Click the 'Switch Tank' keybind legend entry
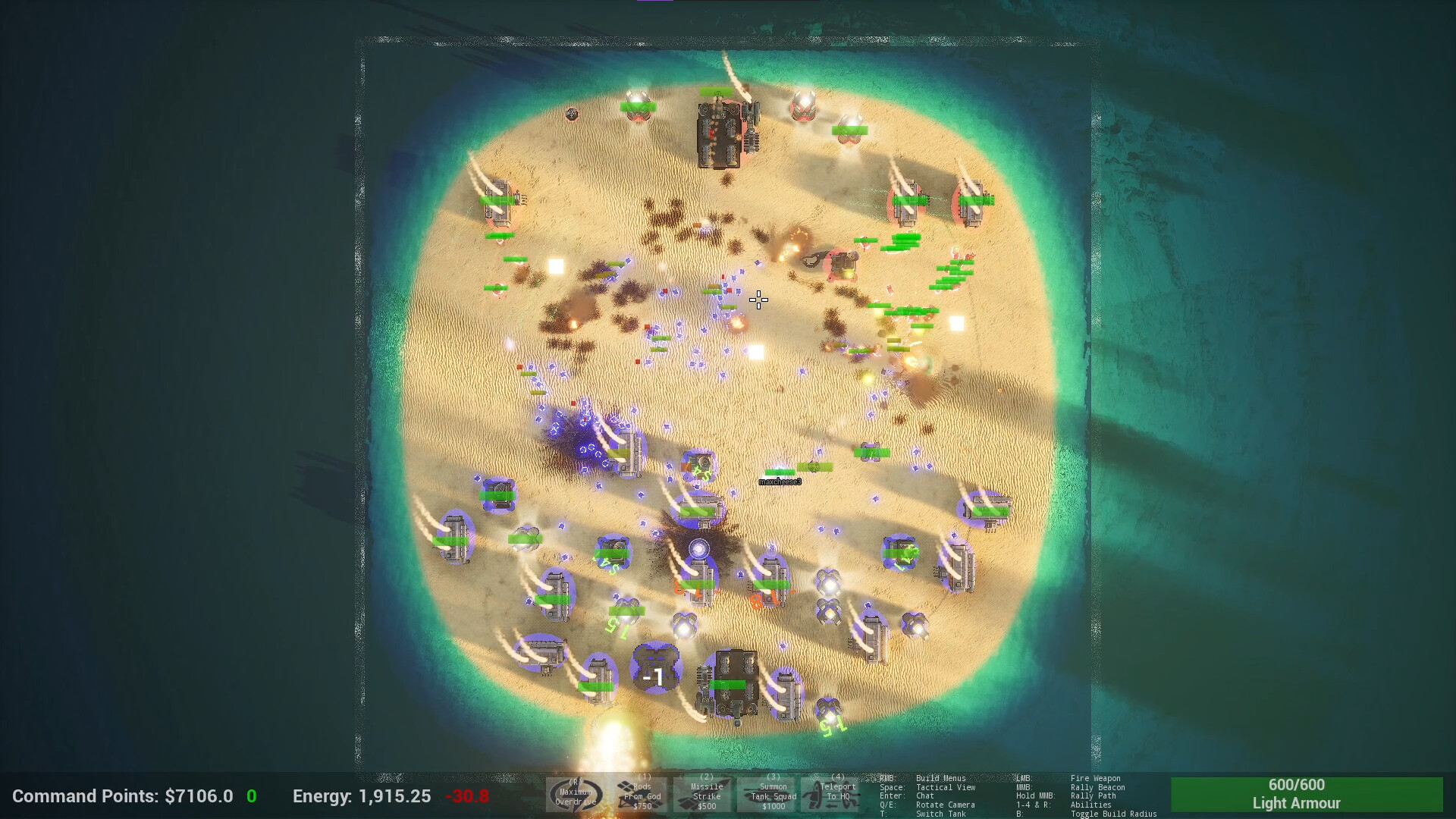 pos(943,813)
